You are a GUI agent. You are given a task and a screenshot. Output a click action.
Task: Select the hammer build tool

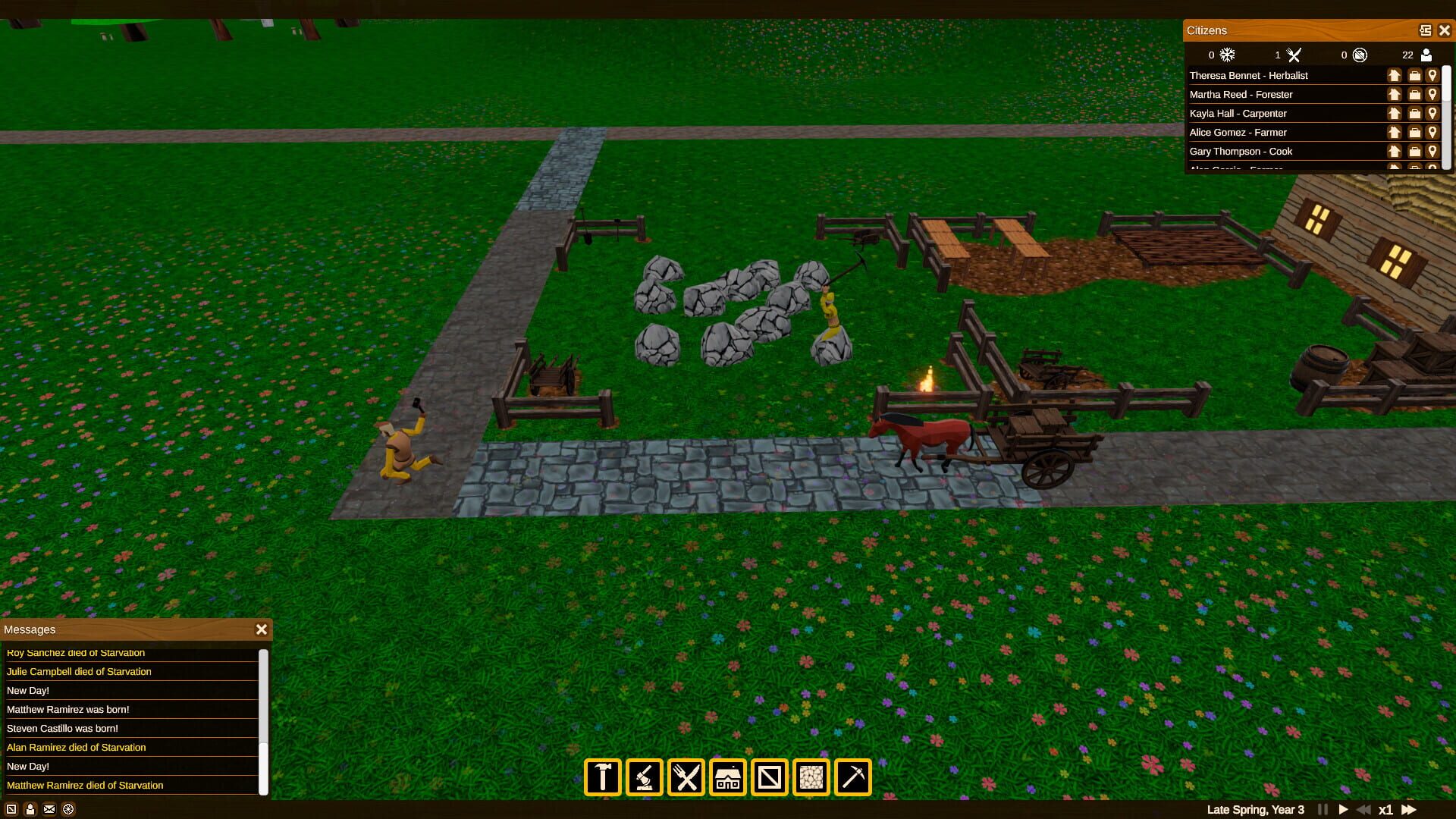tap(603, 777)
